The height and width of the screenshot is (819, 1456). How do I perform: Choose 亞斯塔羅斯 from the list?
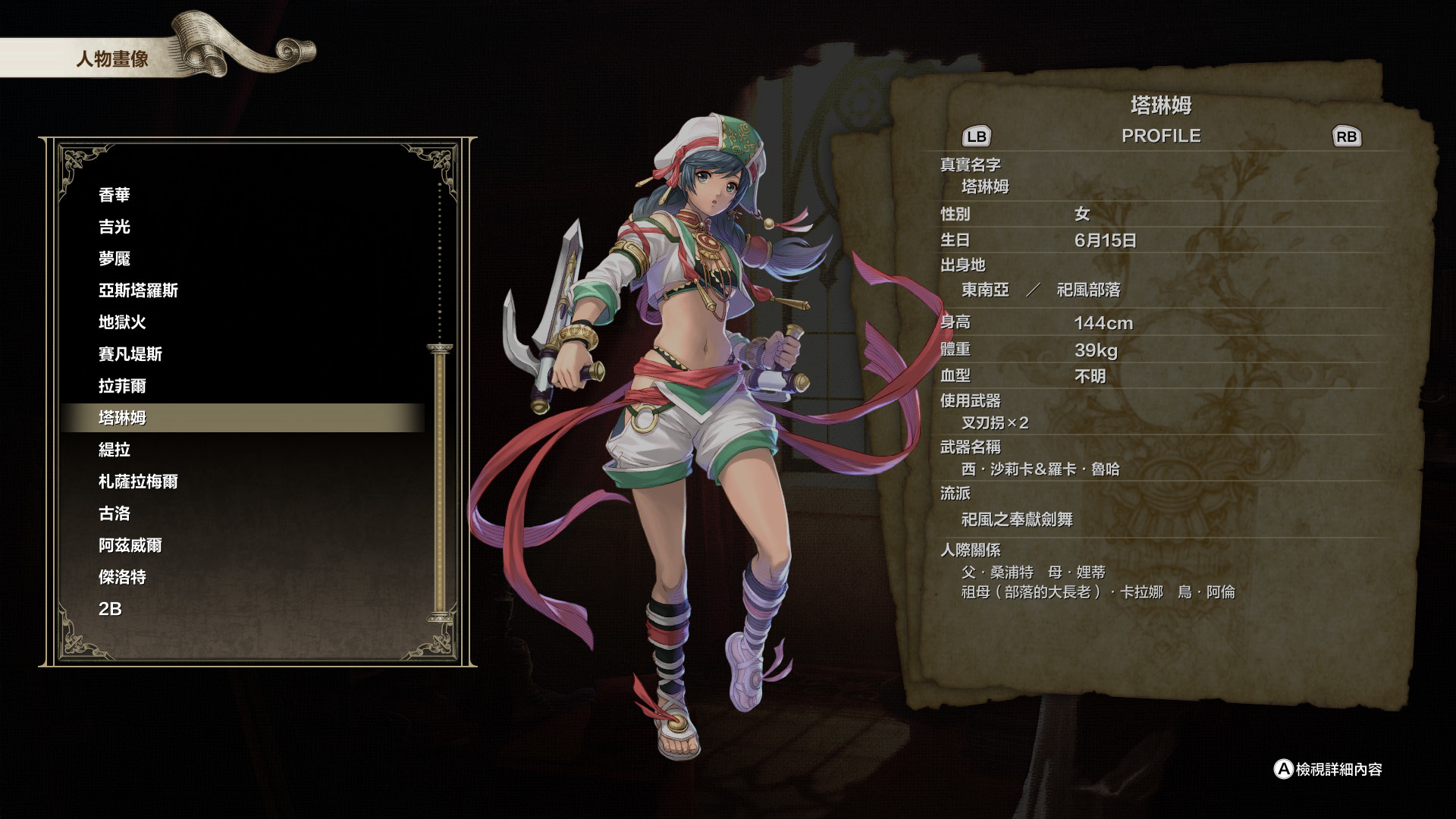pos(138,290)
